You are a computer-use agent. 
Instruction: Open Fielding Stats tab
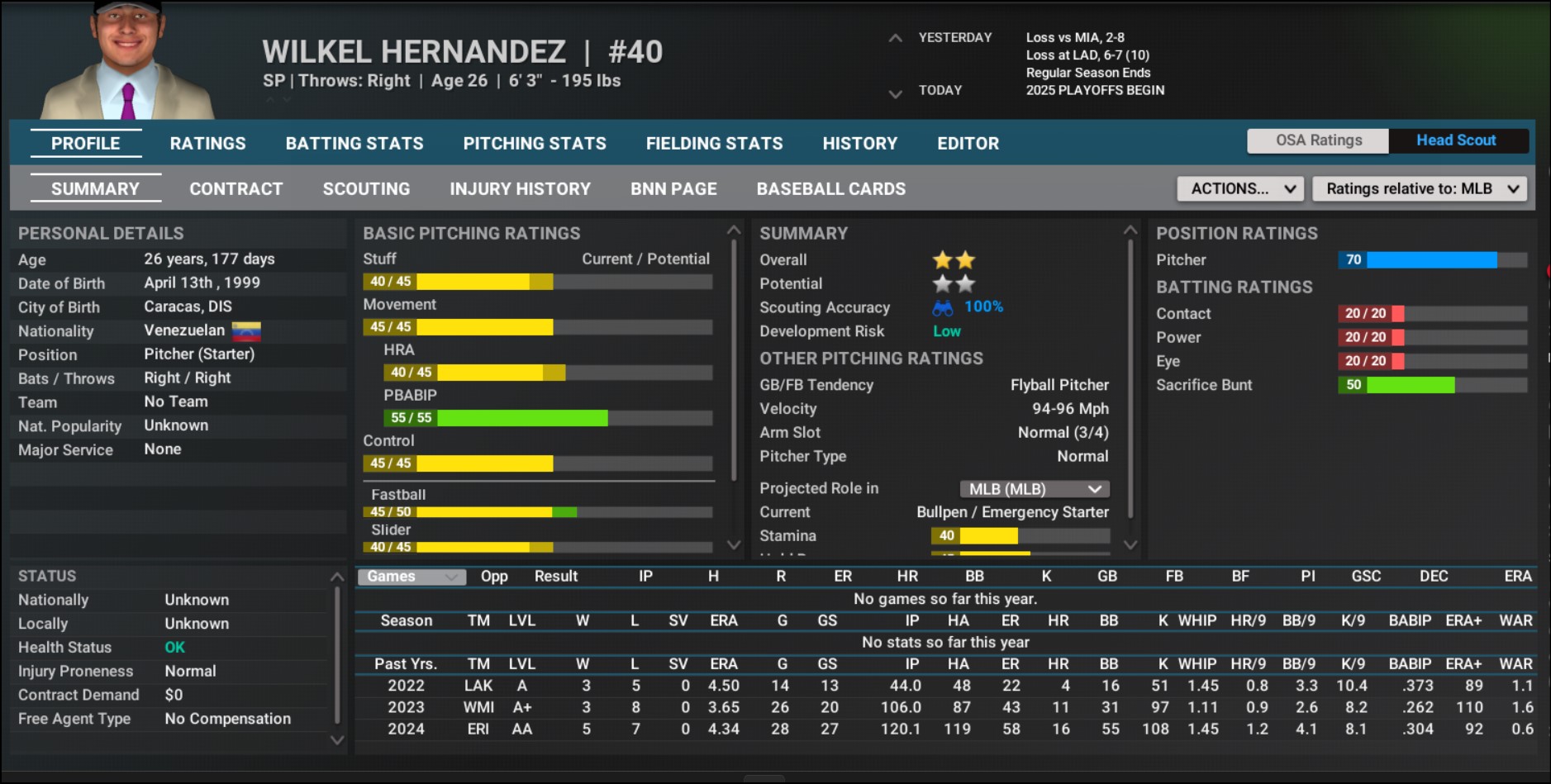(x=714, y=143)
